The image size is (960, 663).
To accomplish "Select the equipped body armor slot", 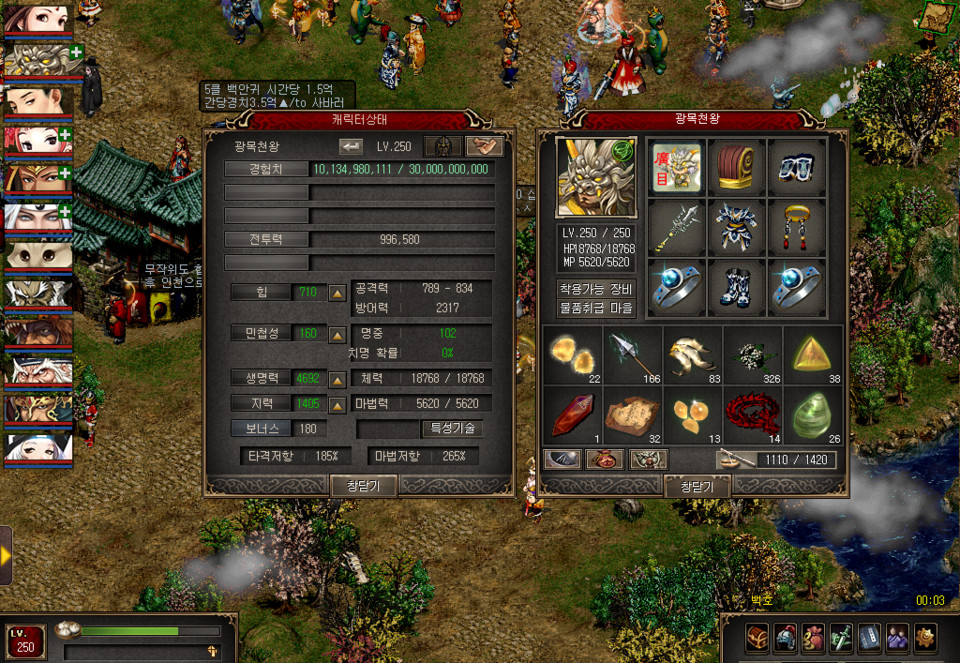I will click(x=736, y=228).
